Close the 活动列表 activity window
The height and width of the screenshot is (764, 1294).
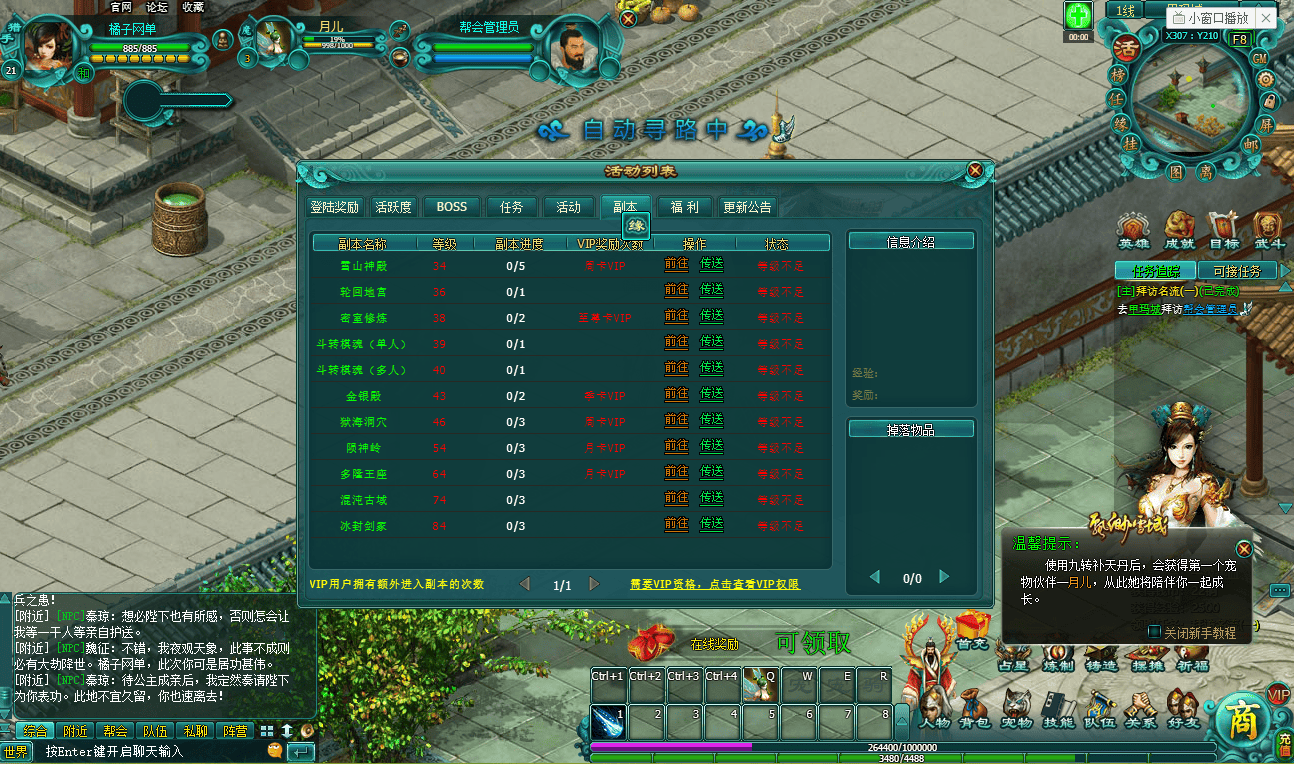pyautogui.click(x=975, y=171)
